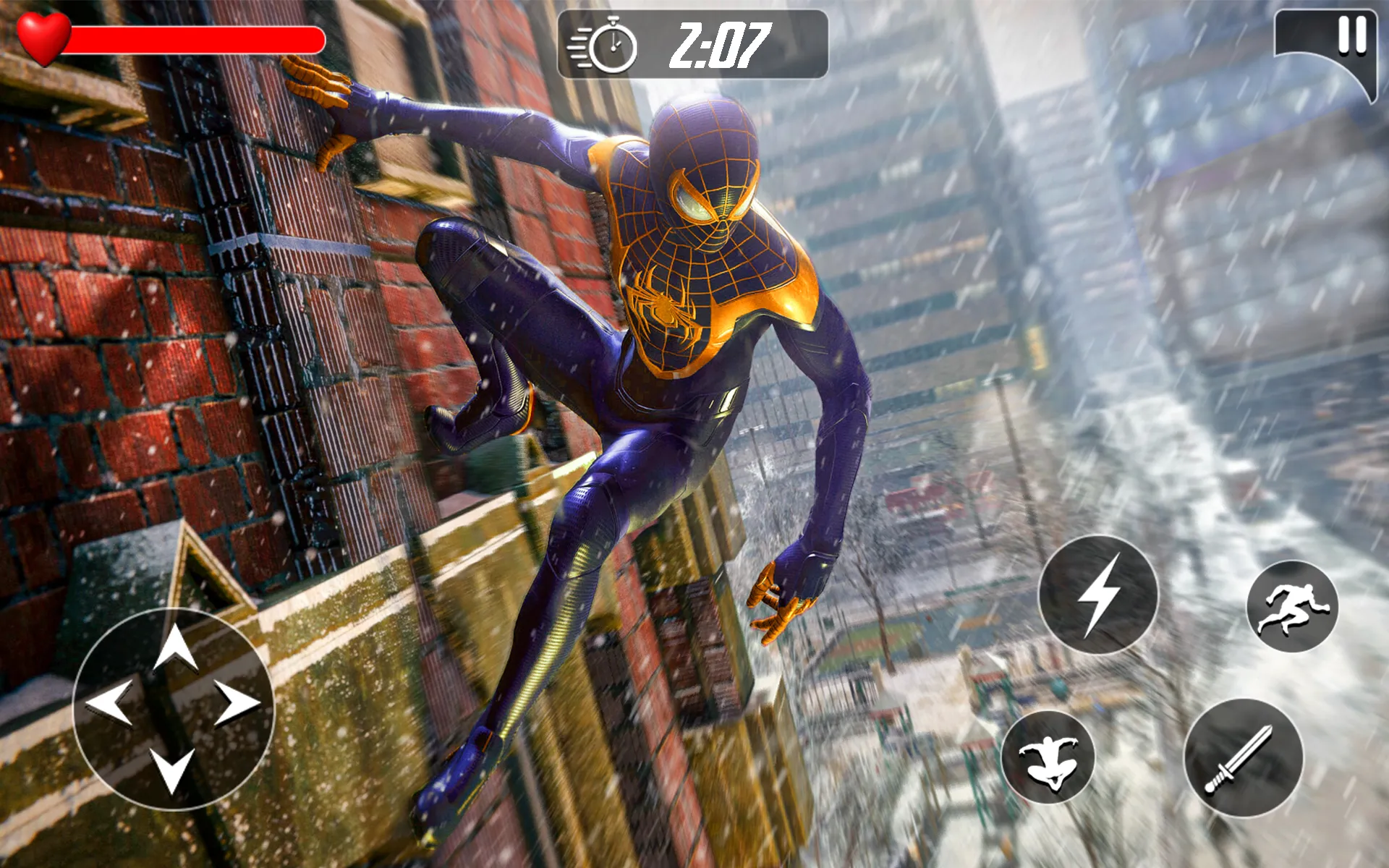This screenshot has height=868, width=1389.
Task: Use the crouching hero jump button
Action: pos(1048,757)
